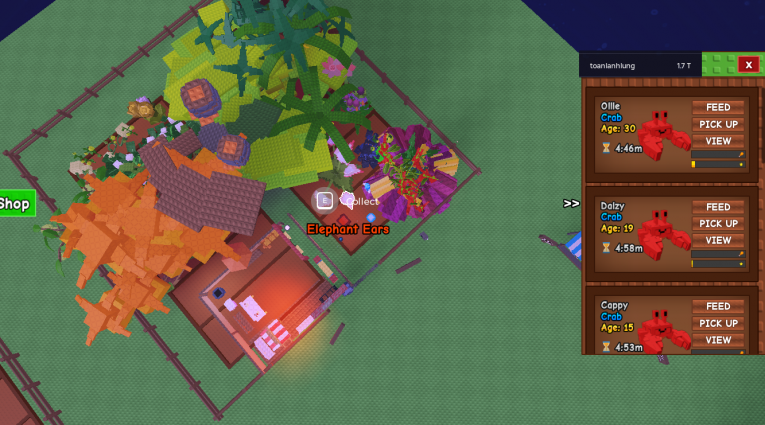The width and height of the screenshot is (765, 425).
Task: Feed Cappy the crab
Action: [718, 306]
